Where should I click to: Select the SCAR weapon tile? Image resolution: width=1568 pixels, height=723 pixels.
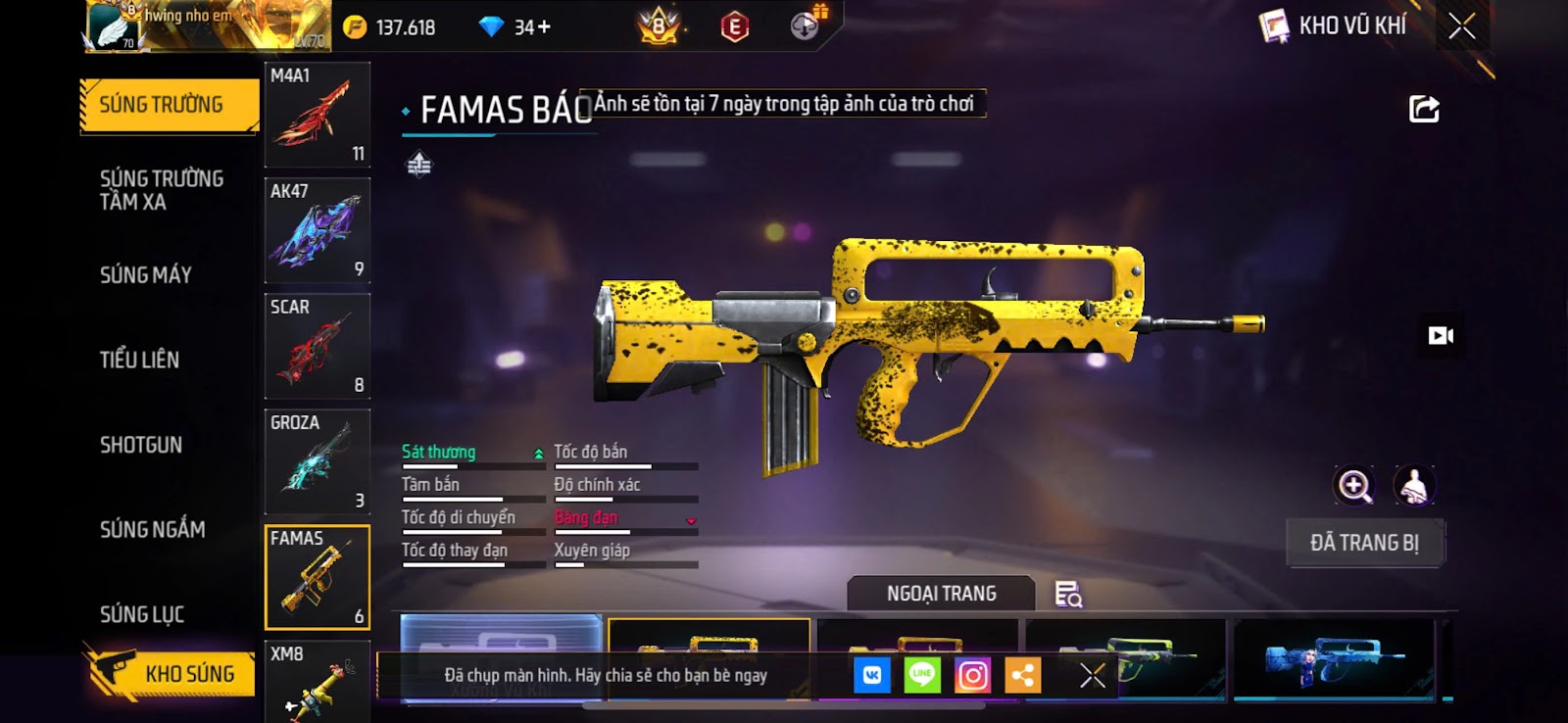317,346
